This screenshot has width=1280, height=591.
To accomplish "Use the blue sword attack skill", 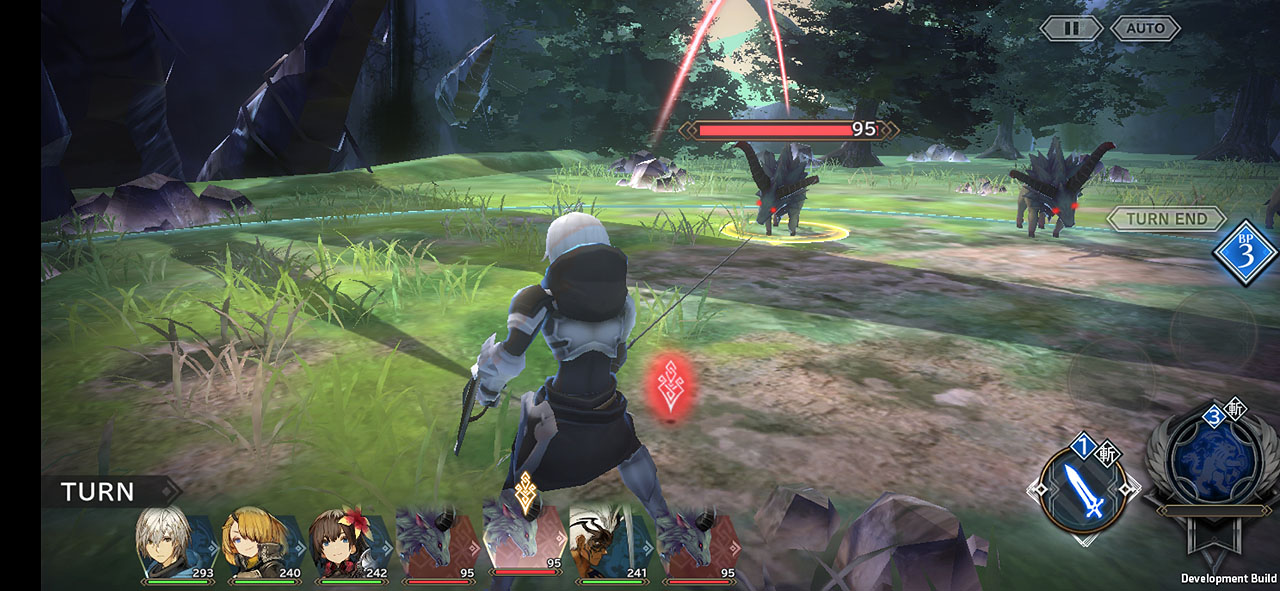I will click(x=1083, y=490).
